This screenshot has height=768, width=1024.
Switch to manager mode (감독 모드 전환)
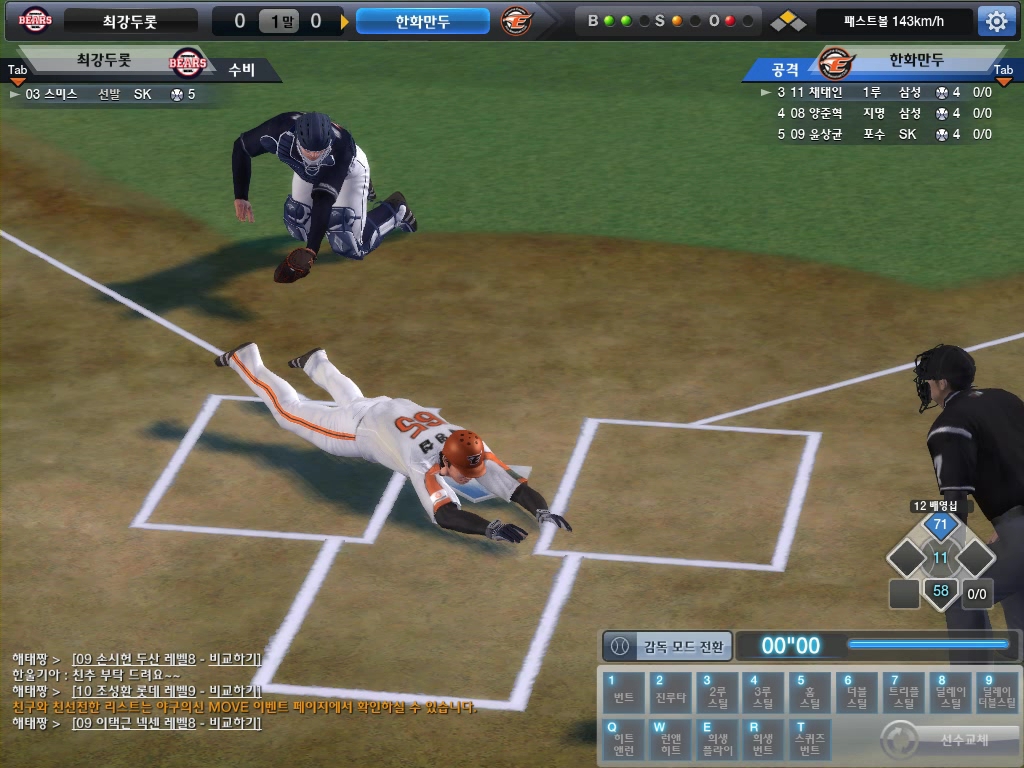point(668,646)
